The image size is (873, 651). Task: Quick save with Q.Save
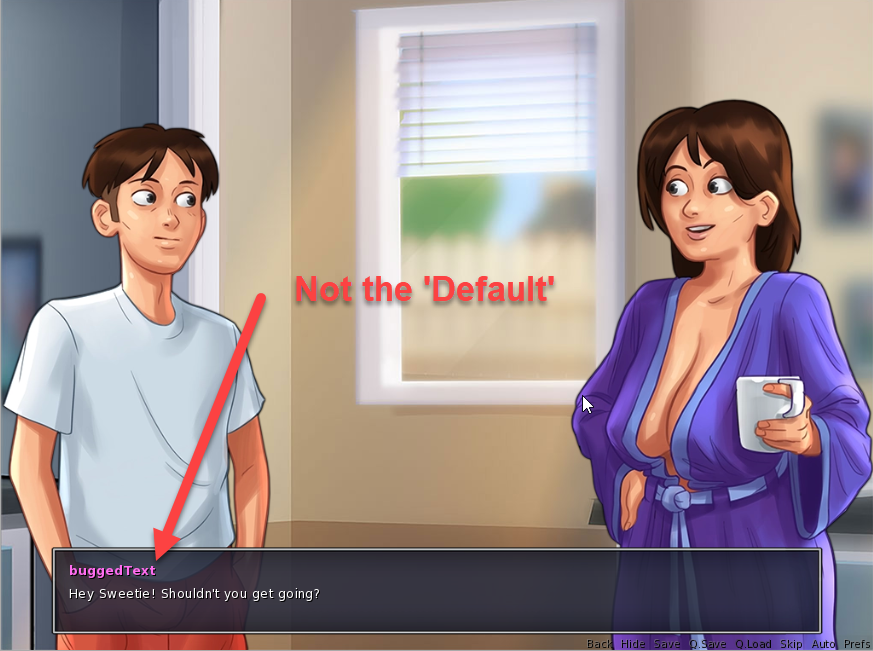click(707, 644)
